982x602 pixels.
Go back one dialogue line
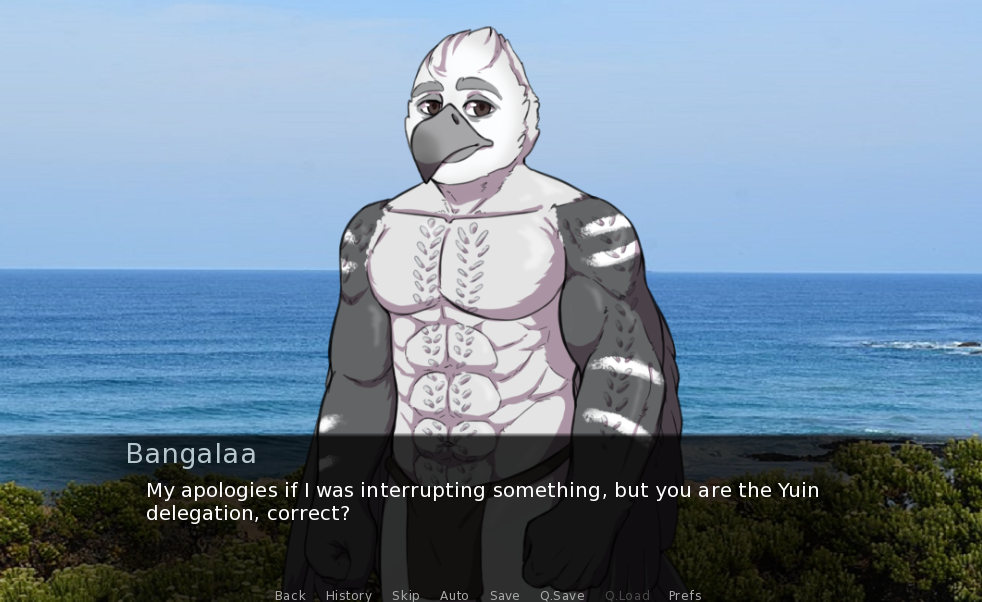[x=290, y=595]
